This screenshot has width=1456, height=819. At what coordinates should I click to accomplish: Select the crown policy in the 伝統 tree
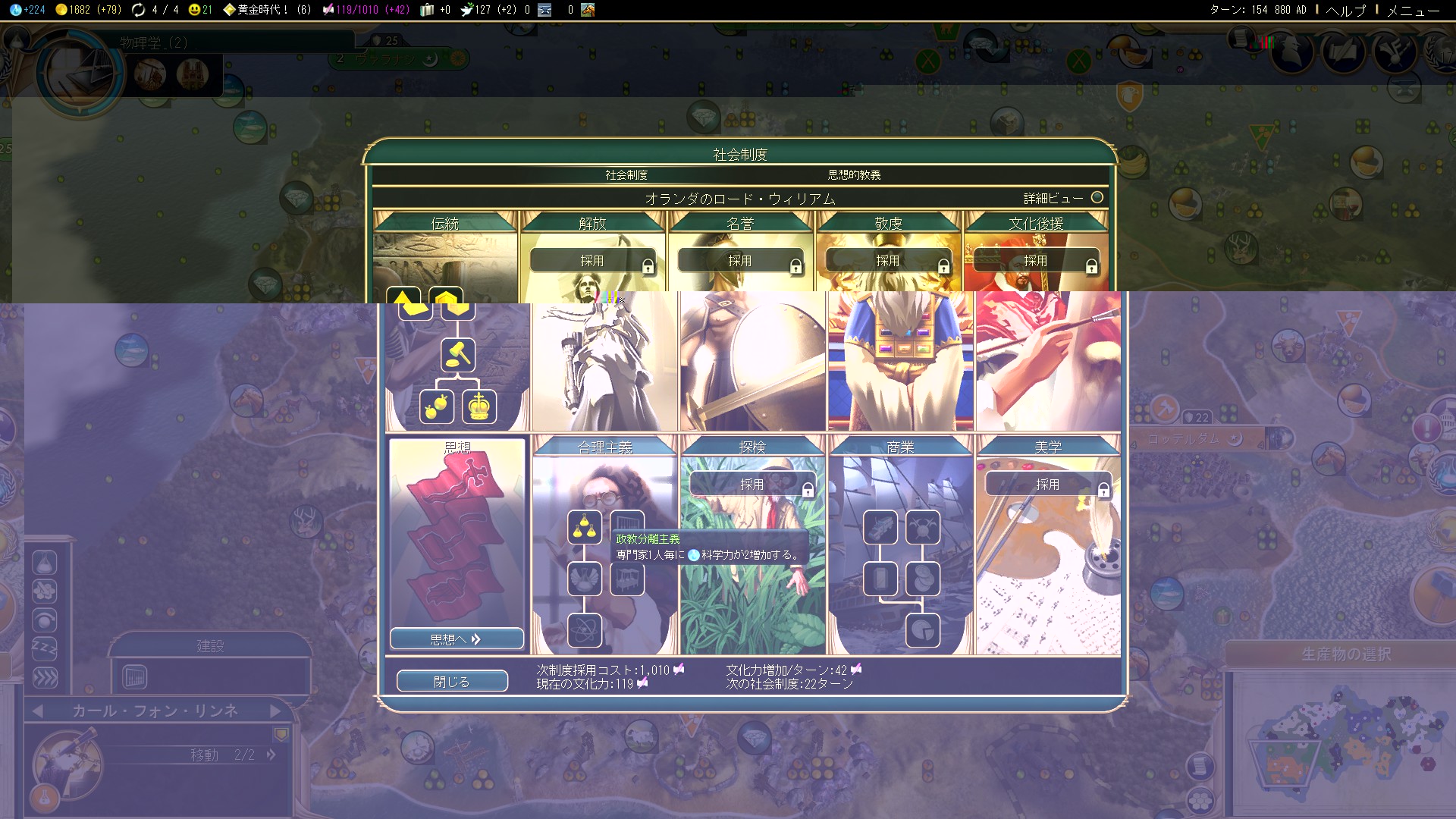[x=479, y=406]
